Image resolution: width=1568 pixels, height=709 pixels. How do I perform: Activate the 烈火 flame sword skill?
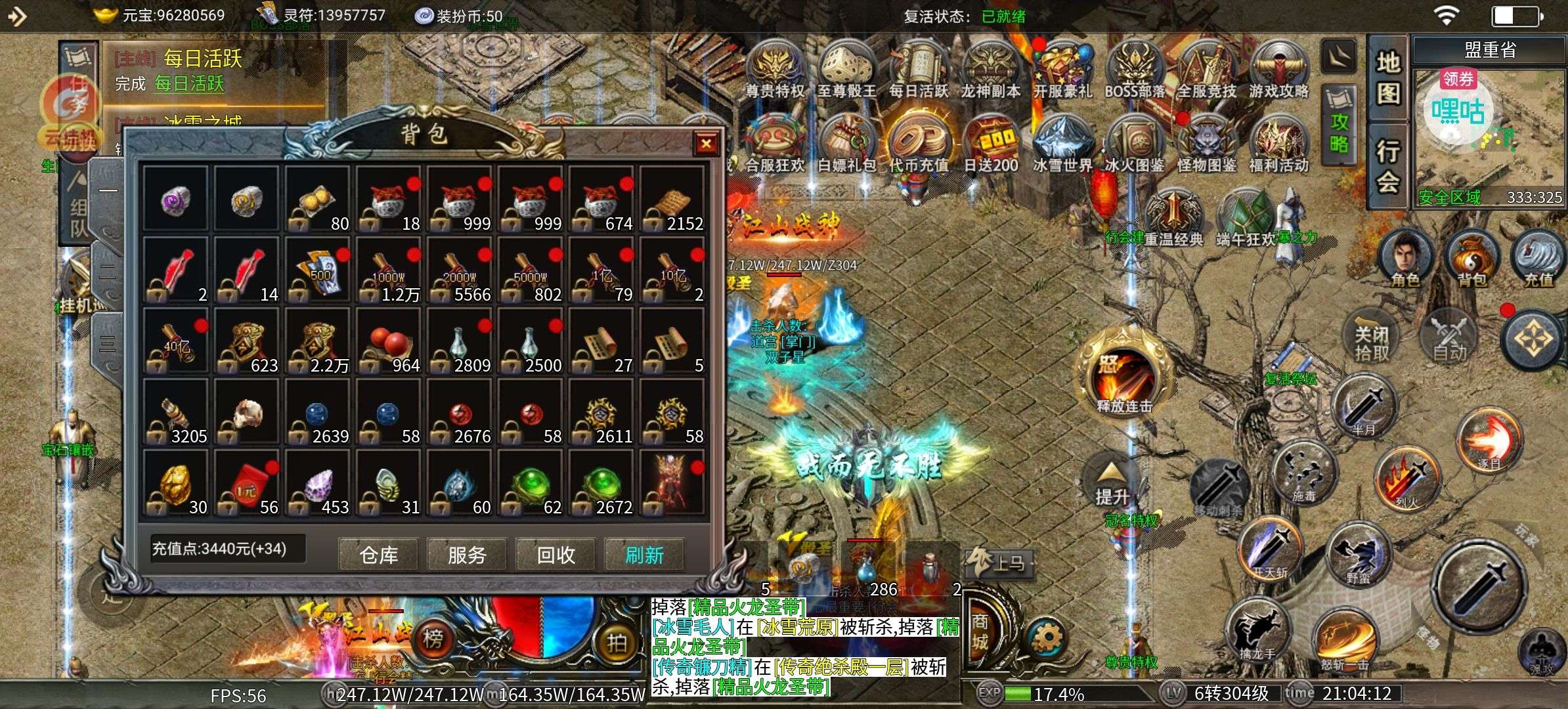(1406, 479)
